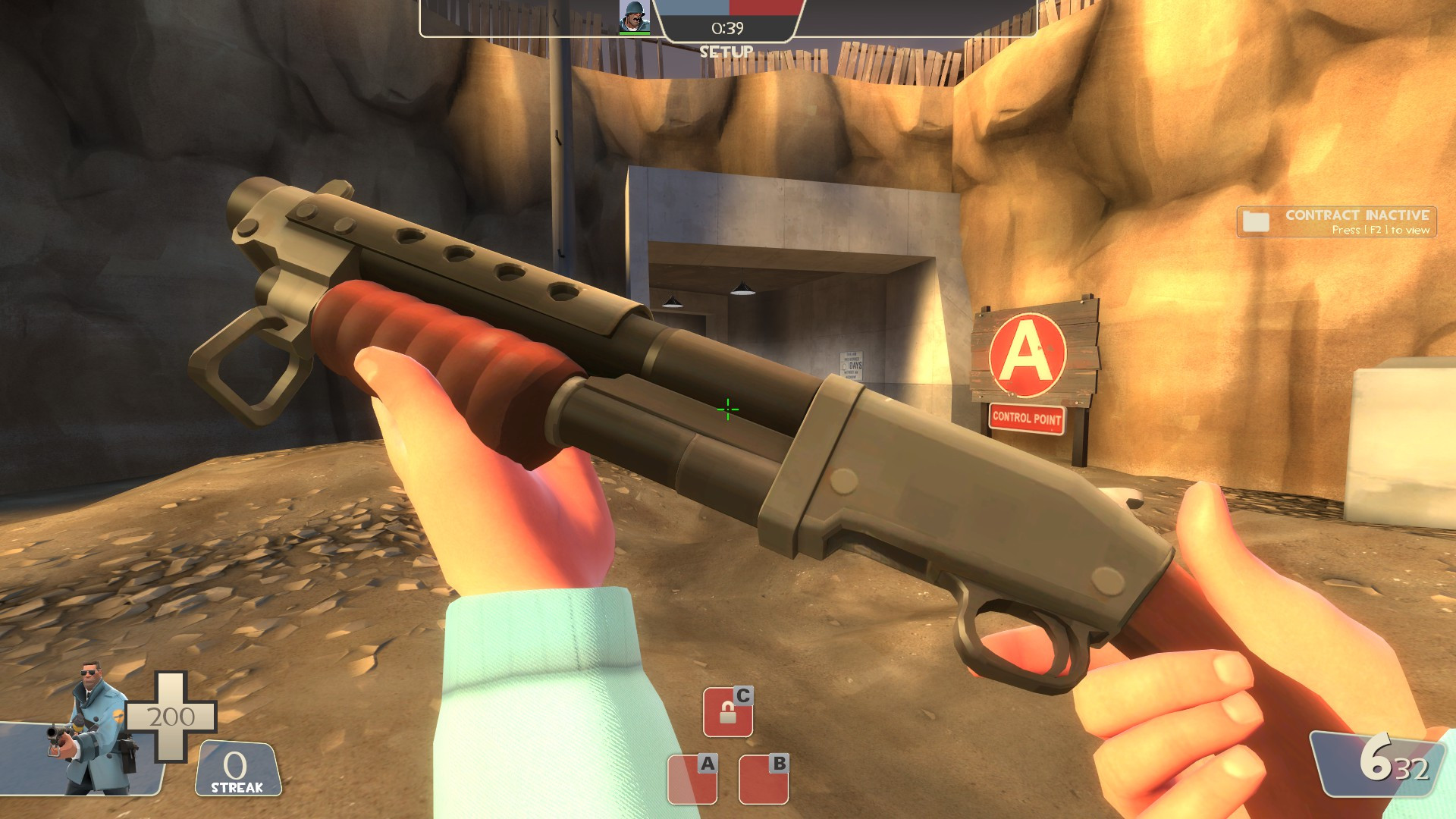This screenshot has width=1456, height=819.
Task: Click the Soldier player portrait at top
Action: point(634,16)
